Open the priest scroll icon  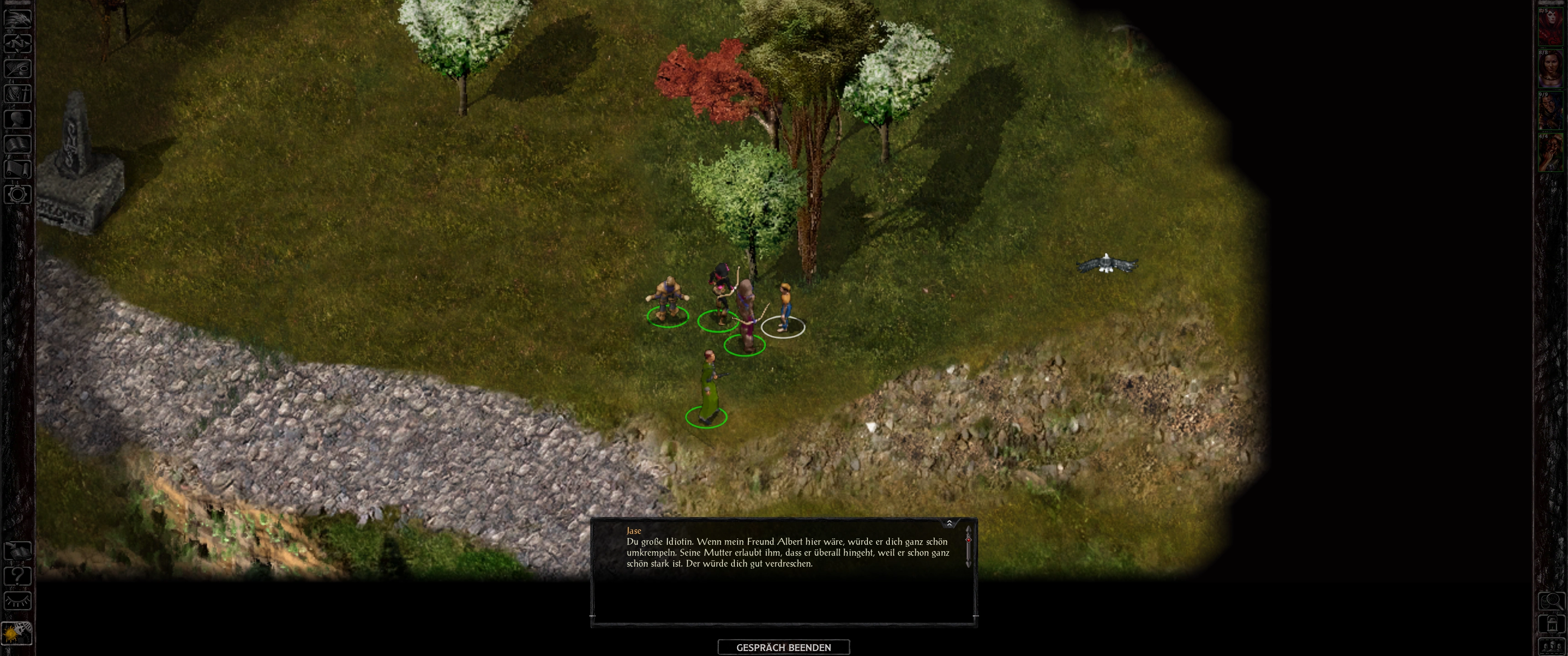(17, 169)
